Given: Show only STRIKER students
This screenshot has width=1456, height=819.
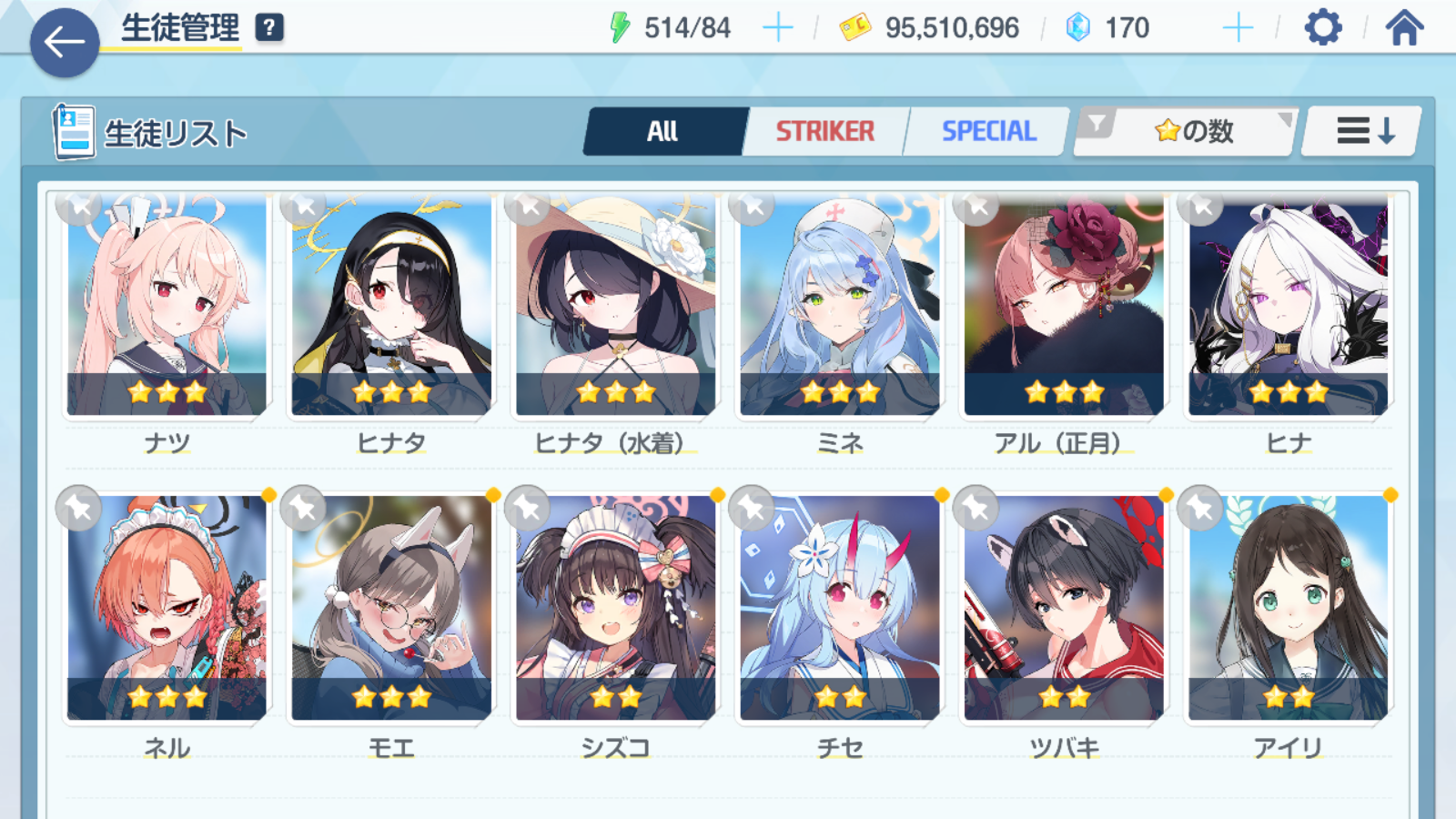Looking at the screenshot, I should (824, 132).
